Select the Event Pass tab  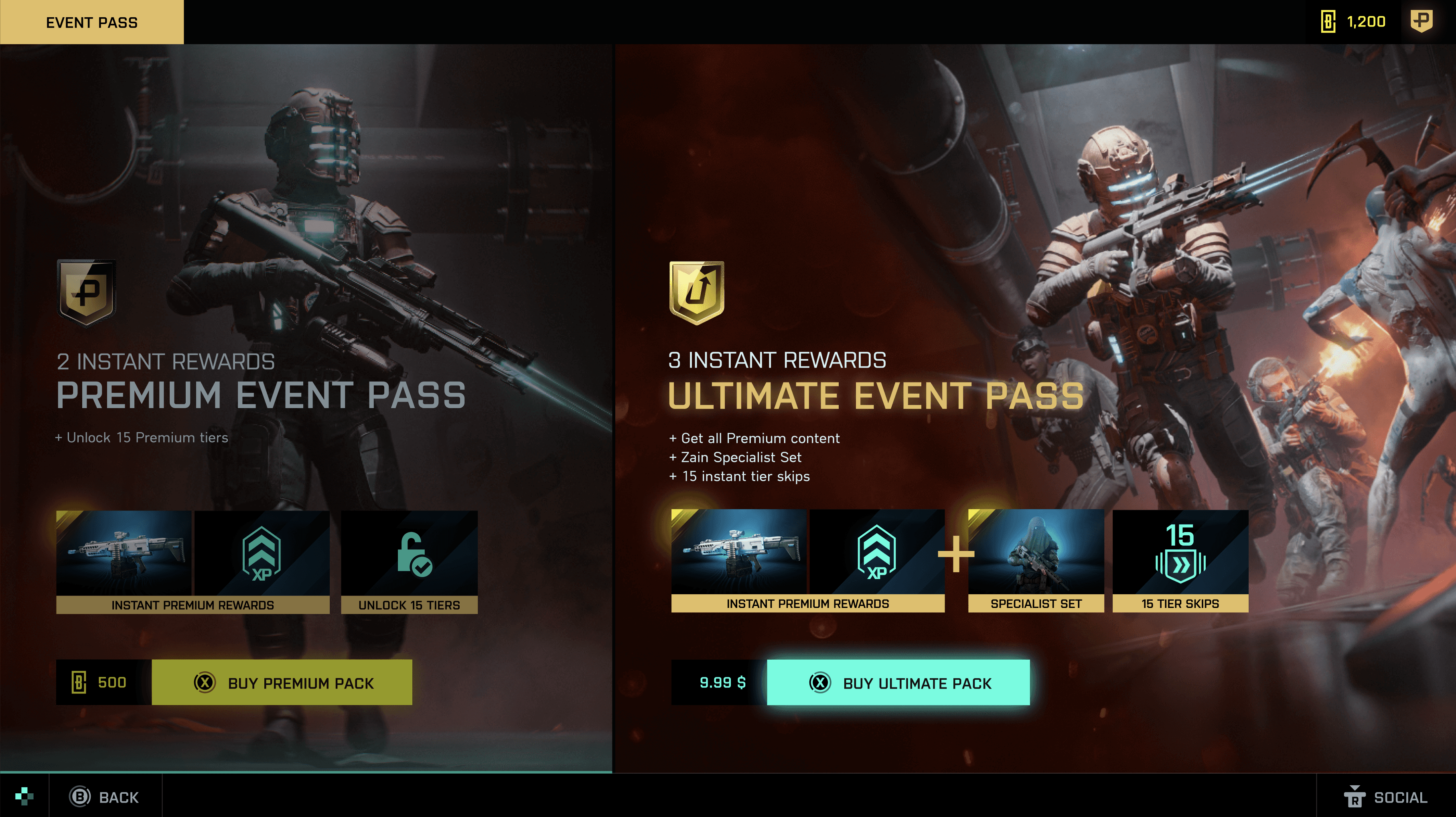[x=91, y=22]
